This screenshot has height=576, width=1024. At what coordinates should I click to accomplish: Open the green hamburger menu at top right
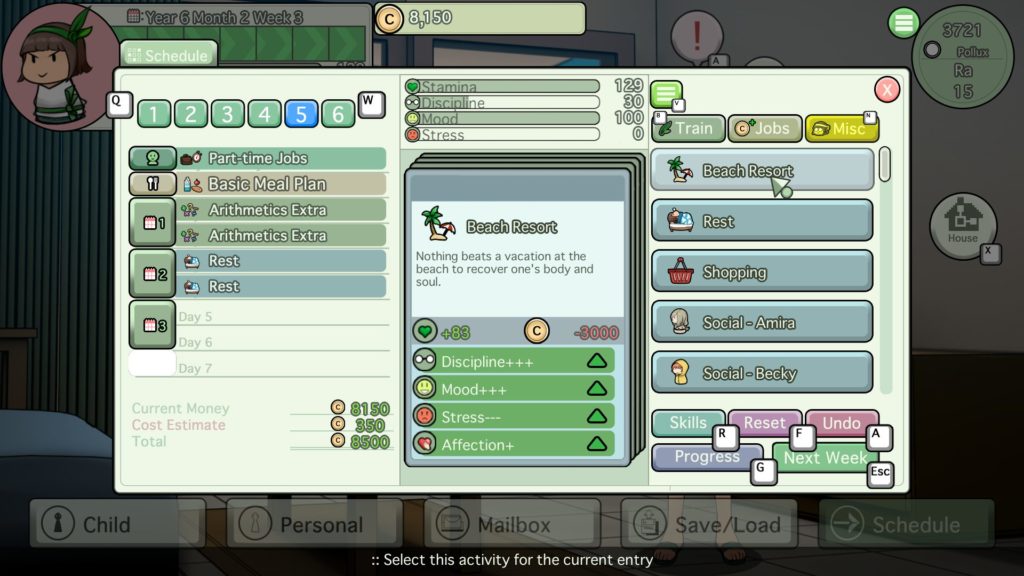903,23
